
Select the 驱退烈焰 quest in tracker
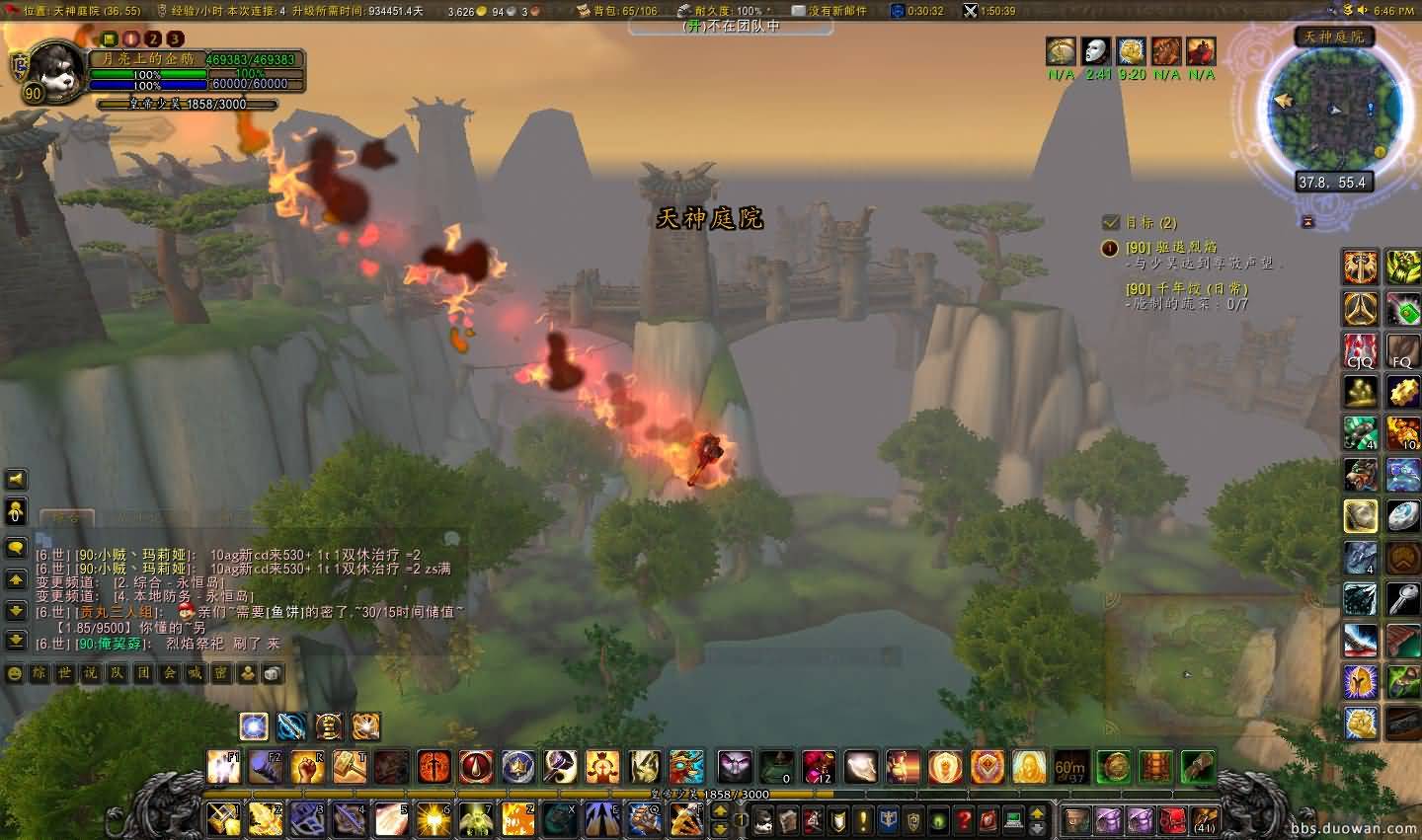tap(1171, 247)
